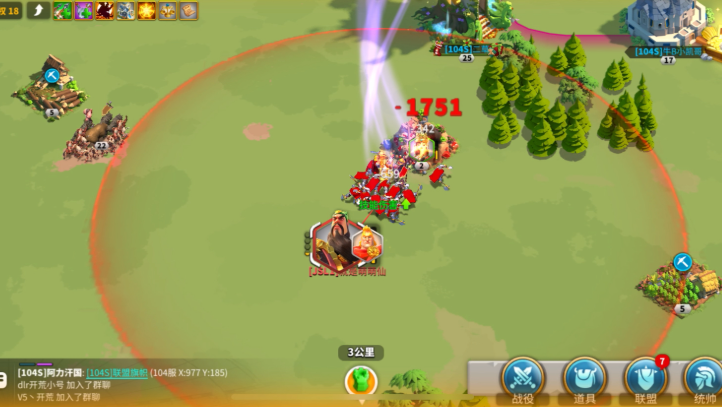This screenshot has height=407, width=722.
Task: Select the scroll buff icon
Action: click(x=188, y=11)
